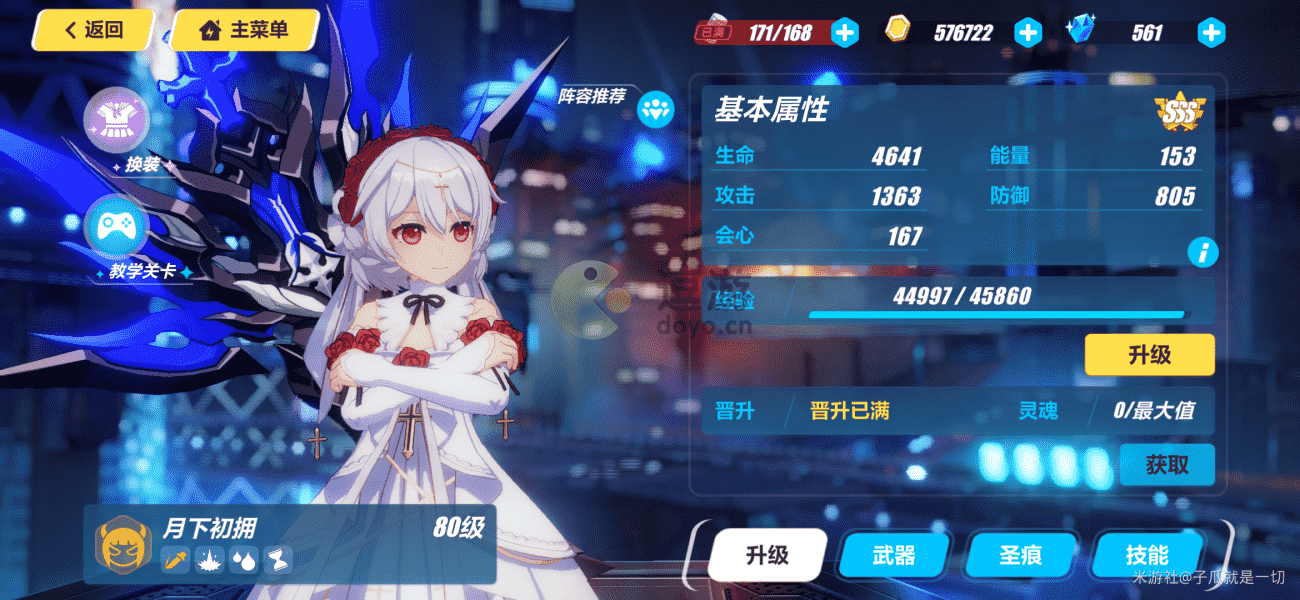The height and width of the screenshot is (600, 1300).
Task: Switch to the 武器 weapon tab
Action: coord(893,555)
